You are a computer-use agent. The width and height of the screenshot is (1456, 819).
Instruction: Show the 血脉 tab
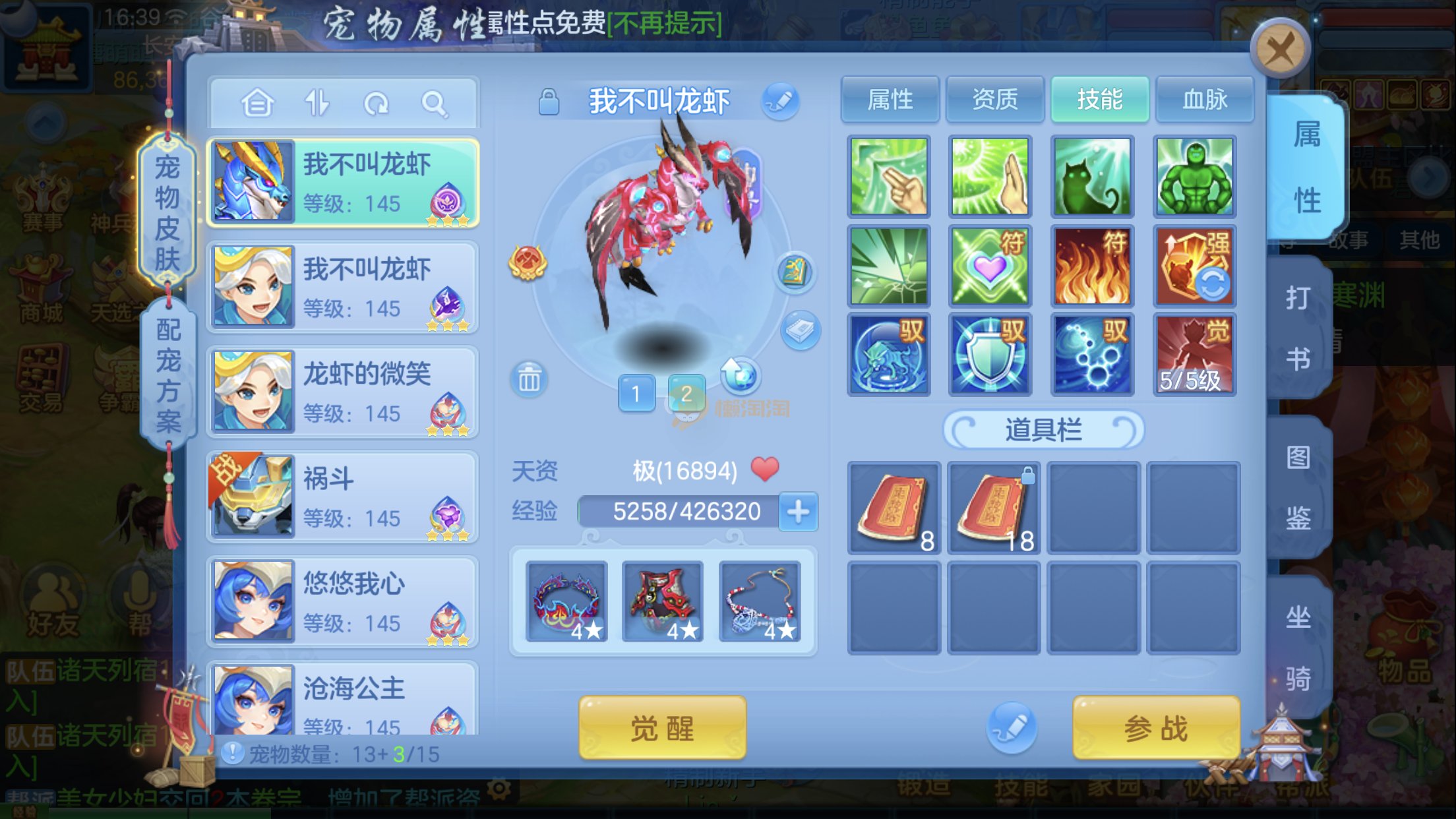coord(1204,100)
